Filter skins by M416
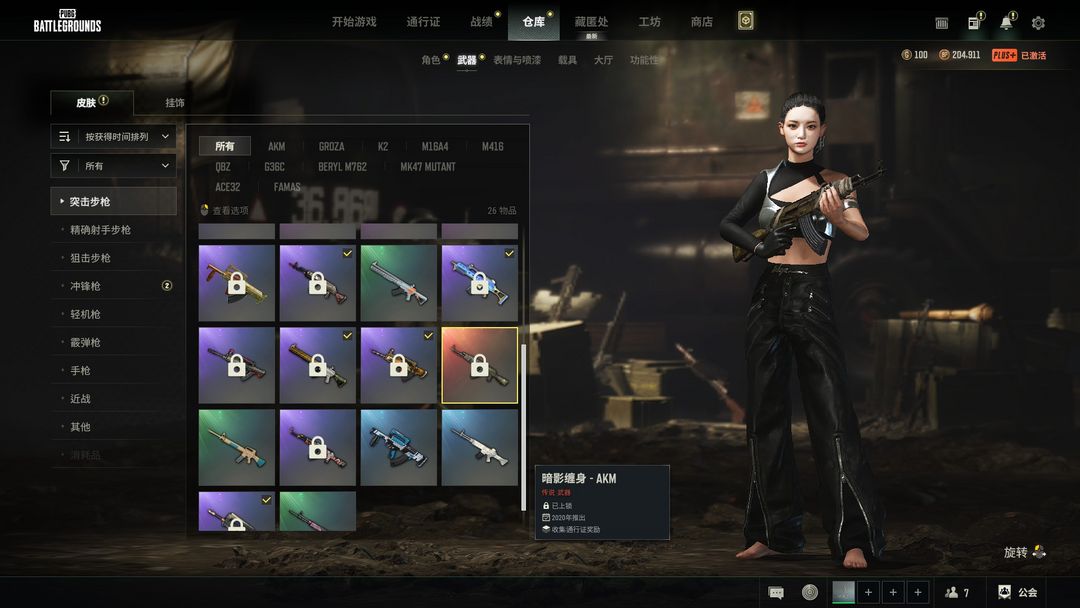The width and height of the screenshot is (1080, 608). click(492, 146)
